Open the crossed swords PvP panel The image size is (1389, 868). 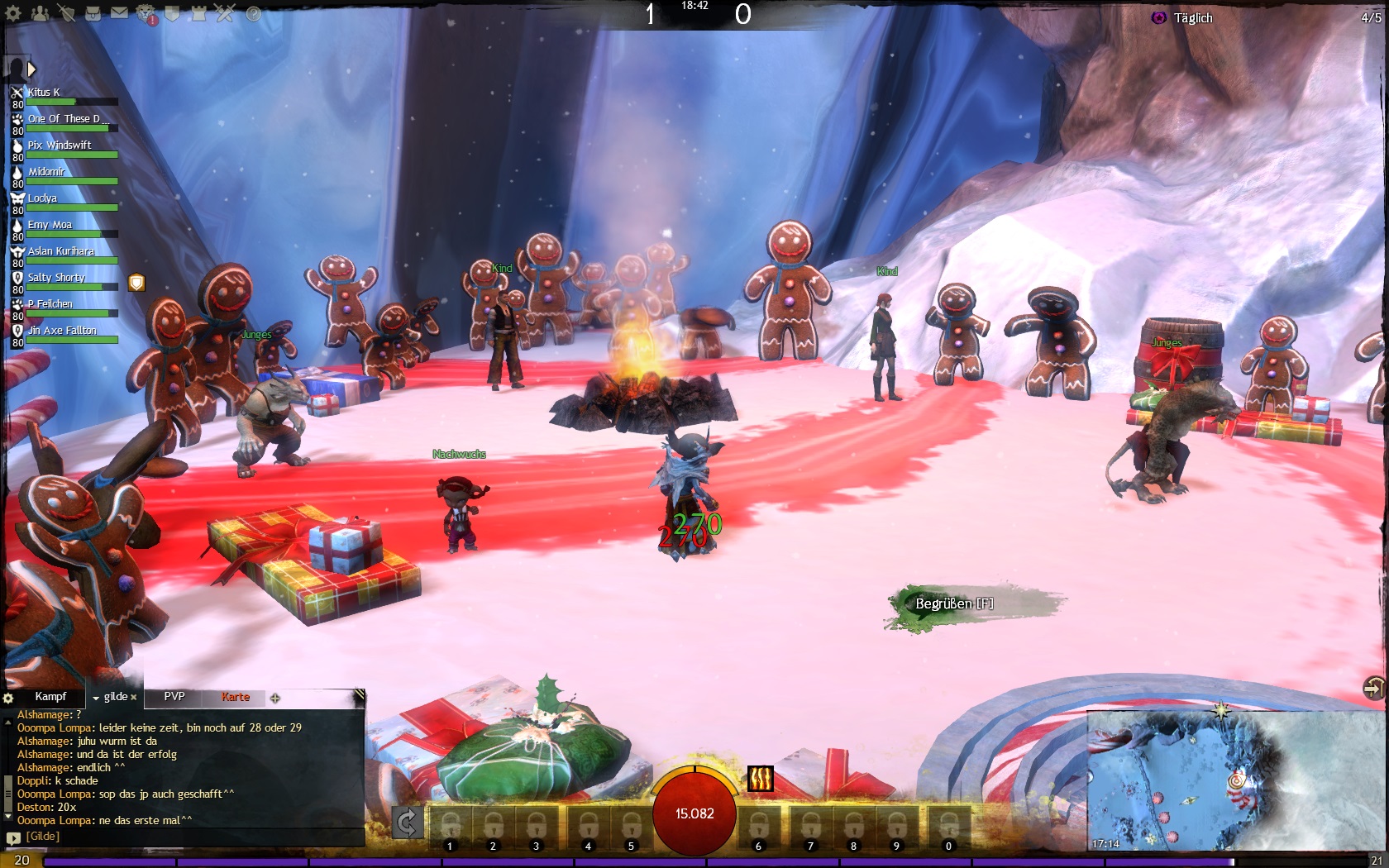(225, 13)
